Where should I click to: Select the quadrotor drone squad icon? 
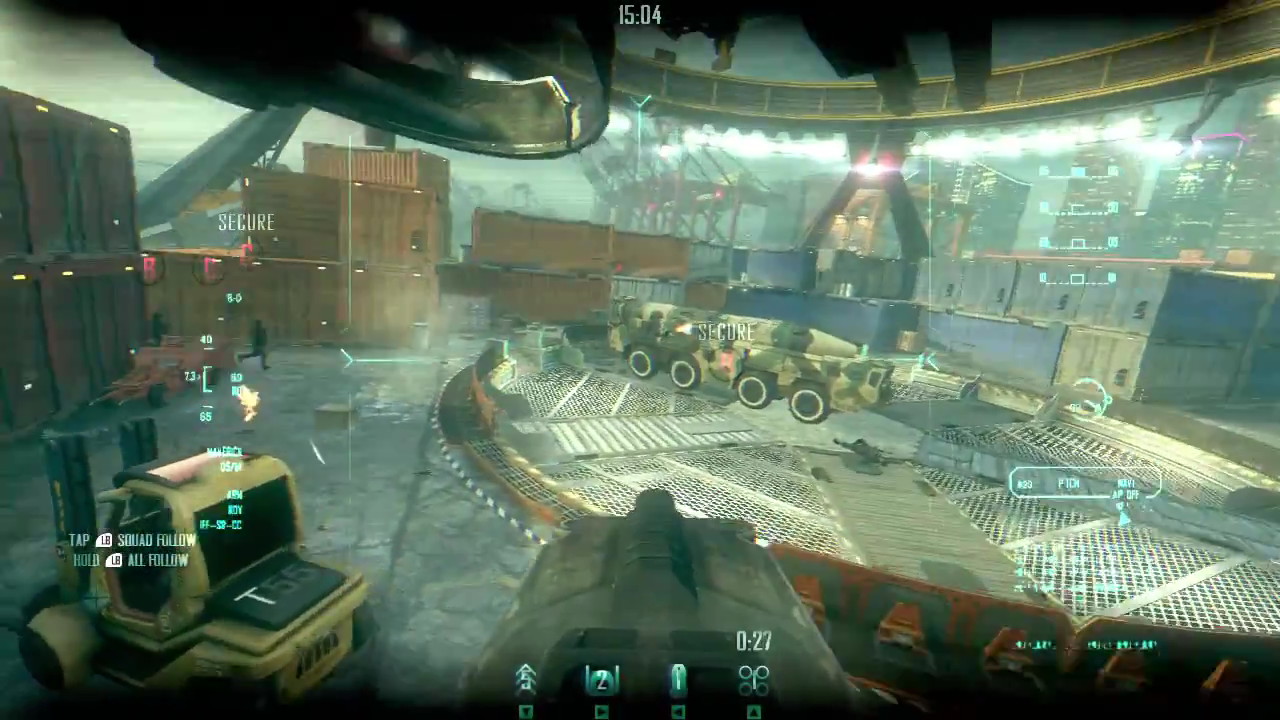click(753, 681)
